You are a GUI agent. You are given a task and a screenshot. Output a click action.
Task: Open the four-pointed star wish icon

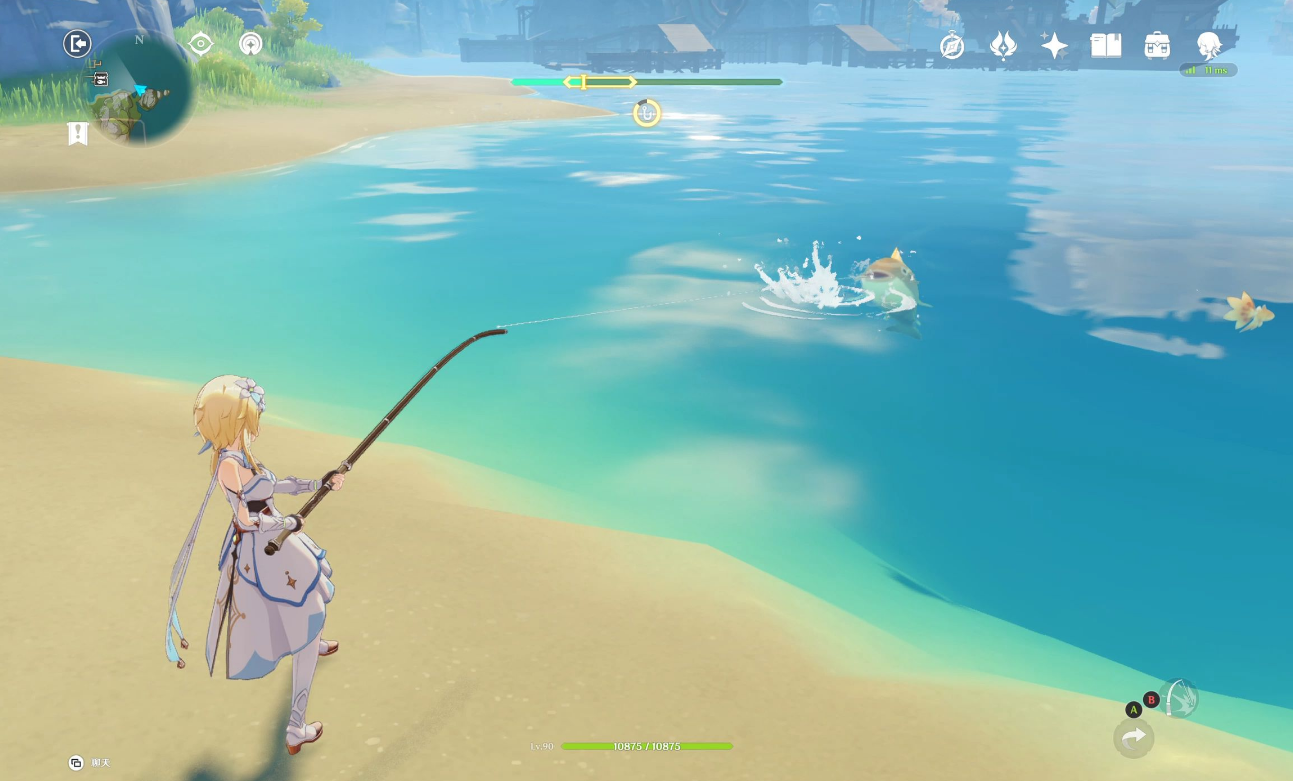coord(1054,45)
